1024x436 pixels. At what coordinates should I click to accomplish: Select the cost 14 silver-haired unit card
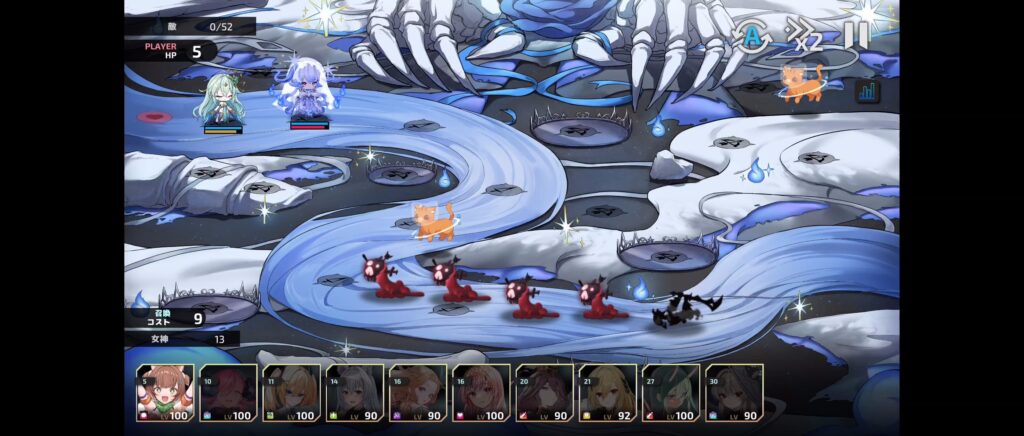(x=355, y=393)
